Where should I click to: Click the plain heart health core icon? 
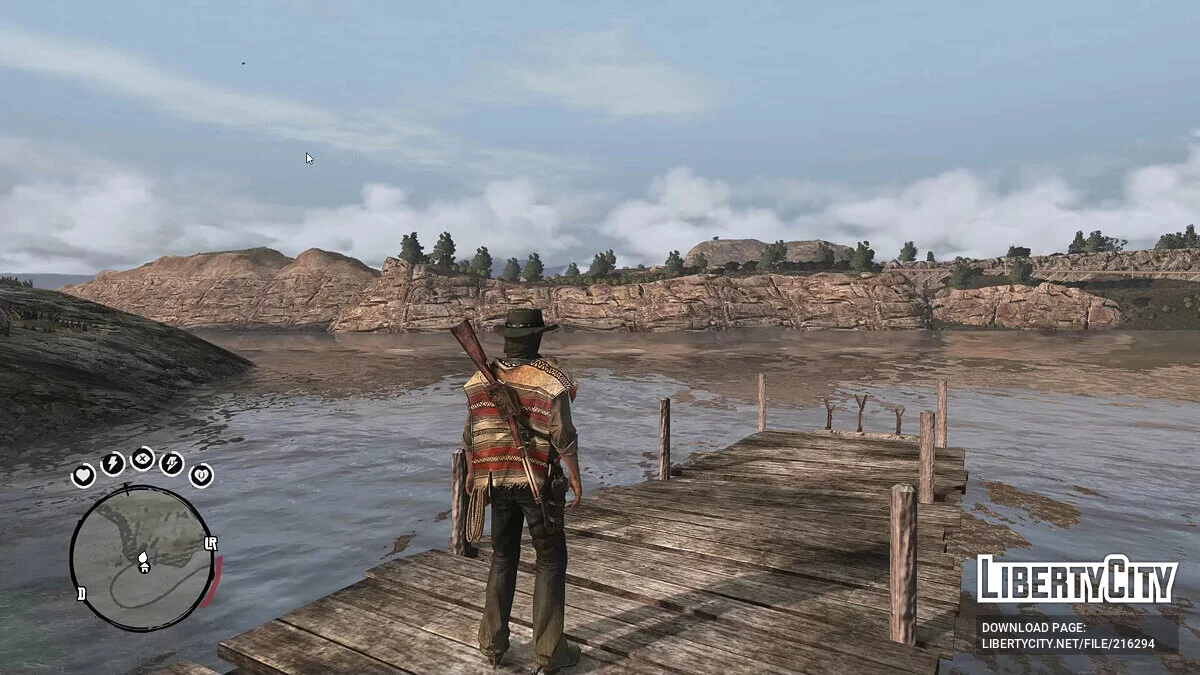coord(83,476)
